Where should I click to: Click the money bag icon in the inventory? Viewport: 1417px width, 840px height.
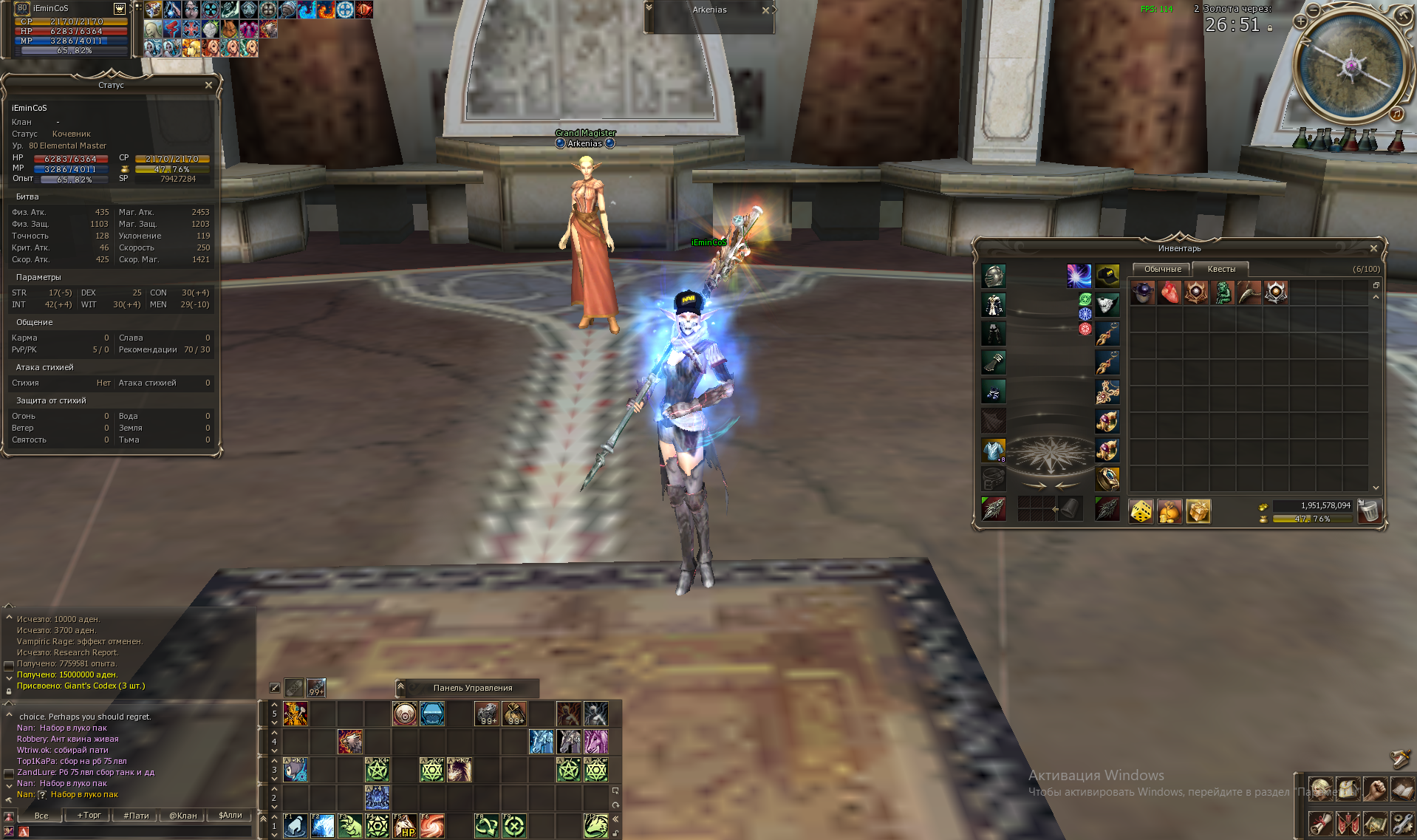1170,510
